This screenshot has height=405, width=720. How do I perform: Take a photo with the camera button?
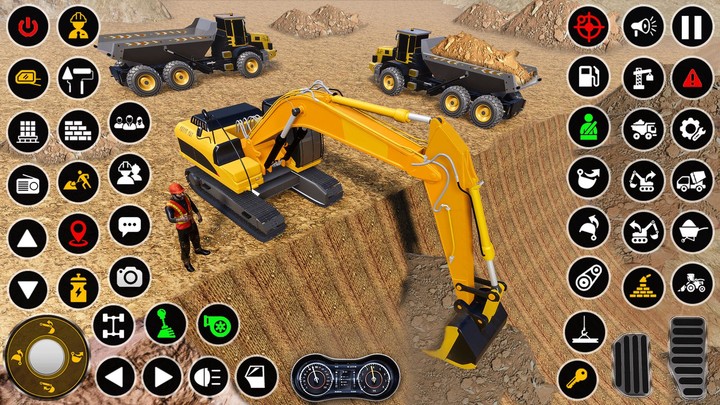pos(129,277)
